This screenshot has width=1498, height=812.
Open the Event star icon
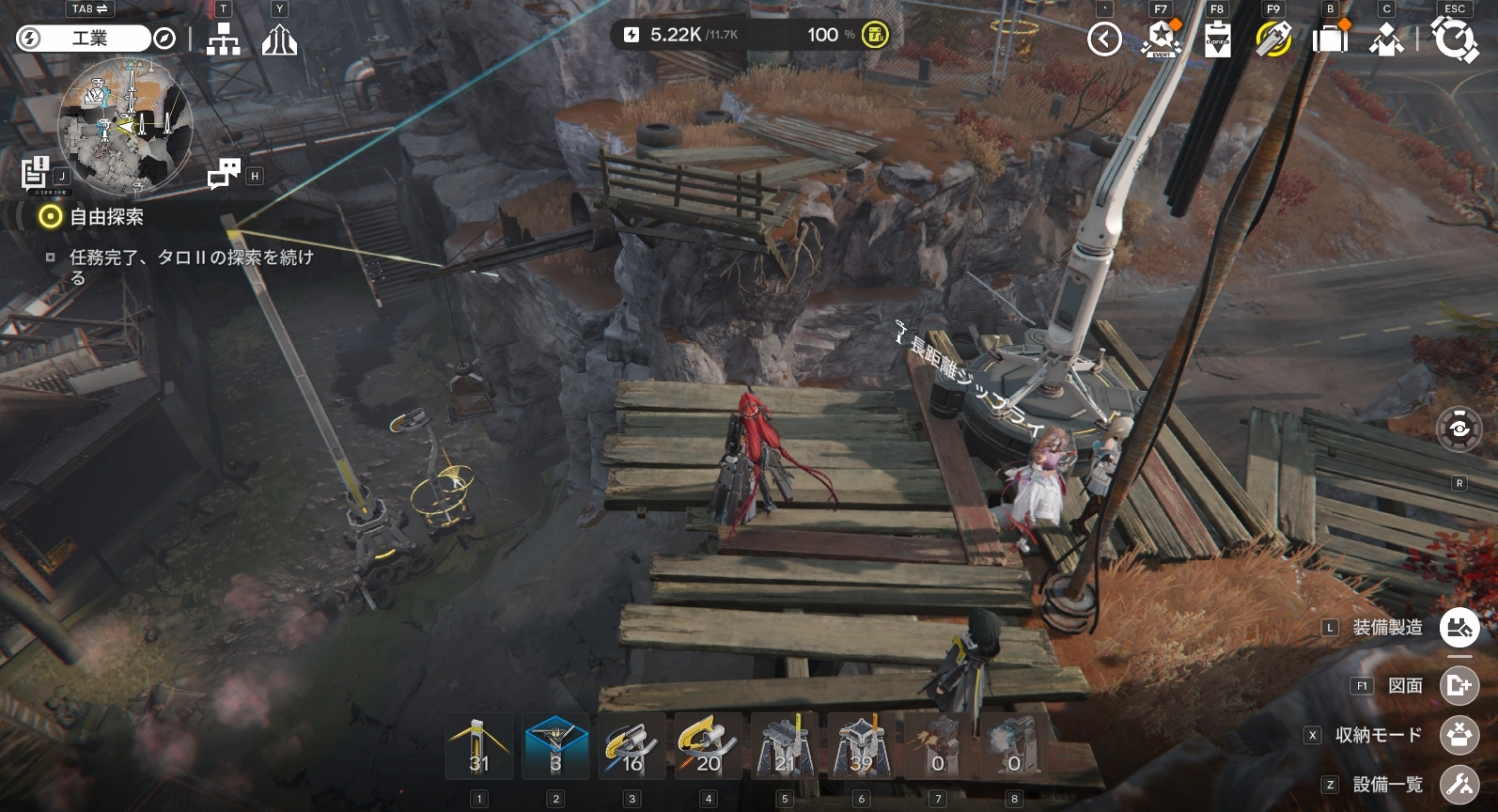(1161, 39)
